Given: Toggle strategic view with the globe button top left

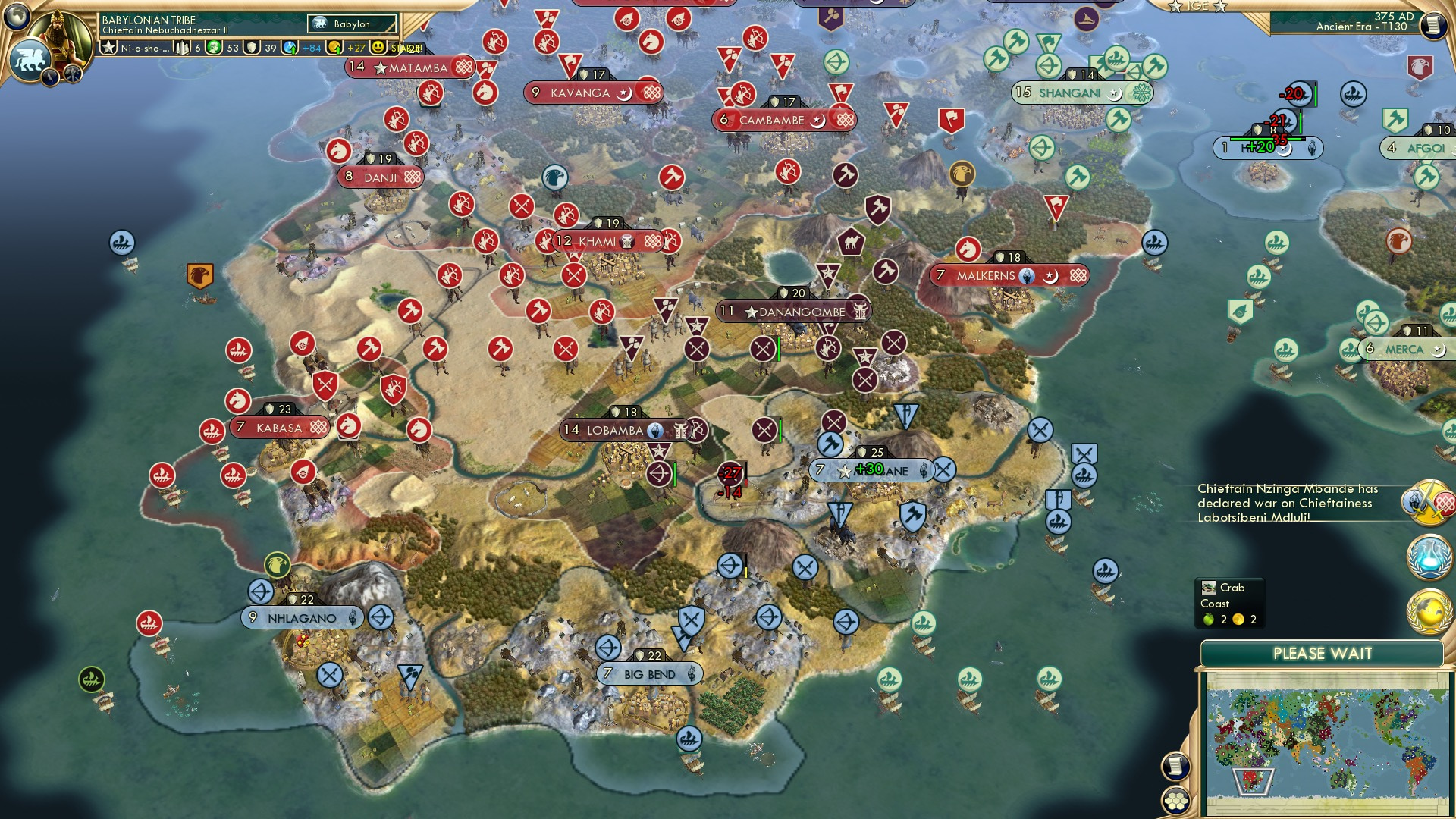Looking at the screenshot, I should point(16,16).
